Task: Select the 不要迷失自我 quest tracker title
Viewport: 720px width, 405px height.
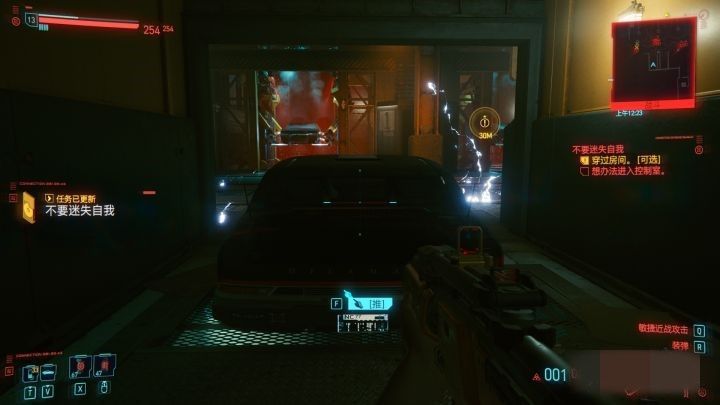Action: [598, 149]
